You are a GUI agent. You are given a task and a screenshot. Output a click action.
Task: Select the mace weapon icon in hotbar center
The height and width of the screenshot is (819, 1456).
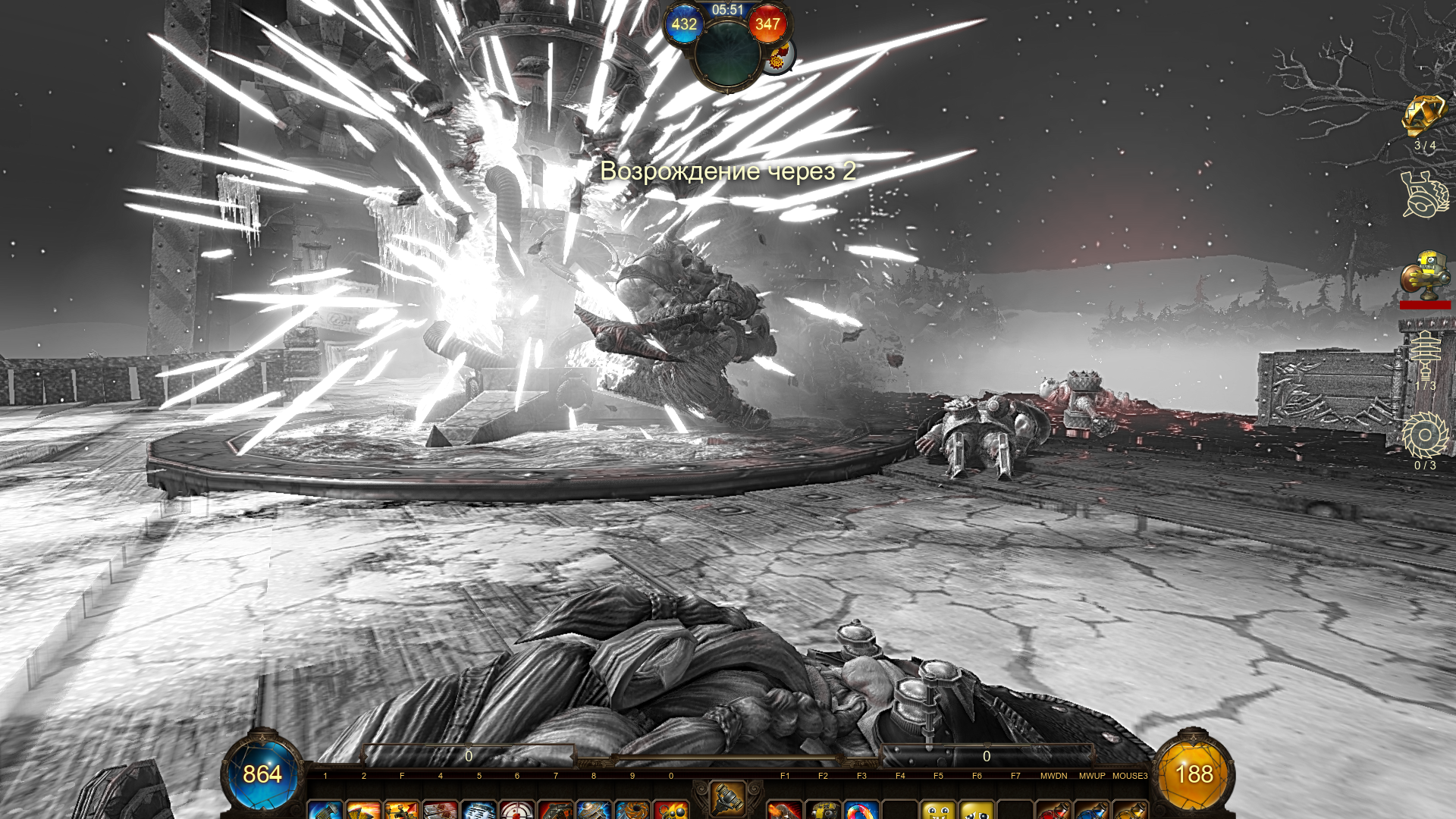click(726, 797)
